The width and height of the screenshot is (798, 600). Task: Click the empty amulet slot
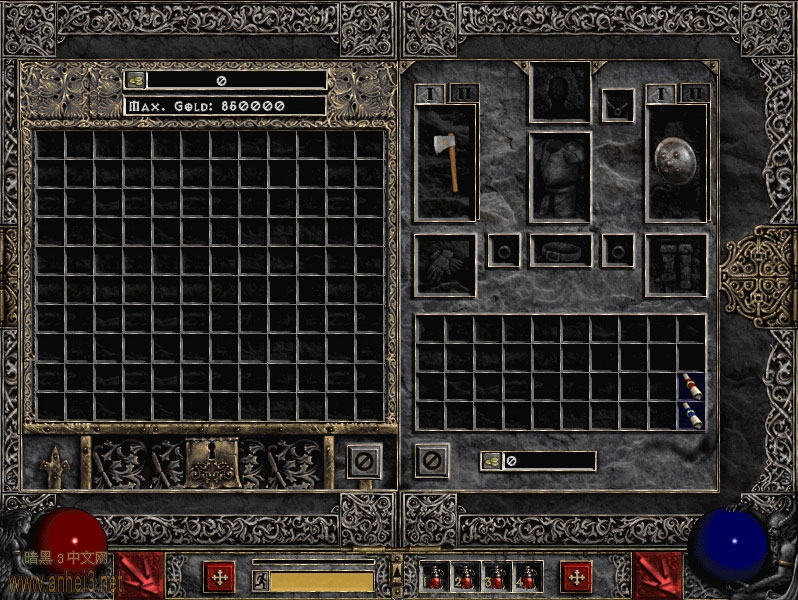pos(617,105)
